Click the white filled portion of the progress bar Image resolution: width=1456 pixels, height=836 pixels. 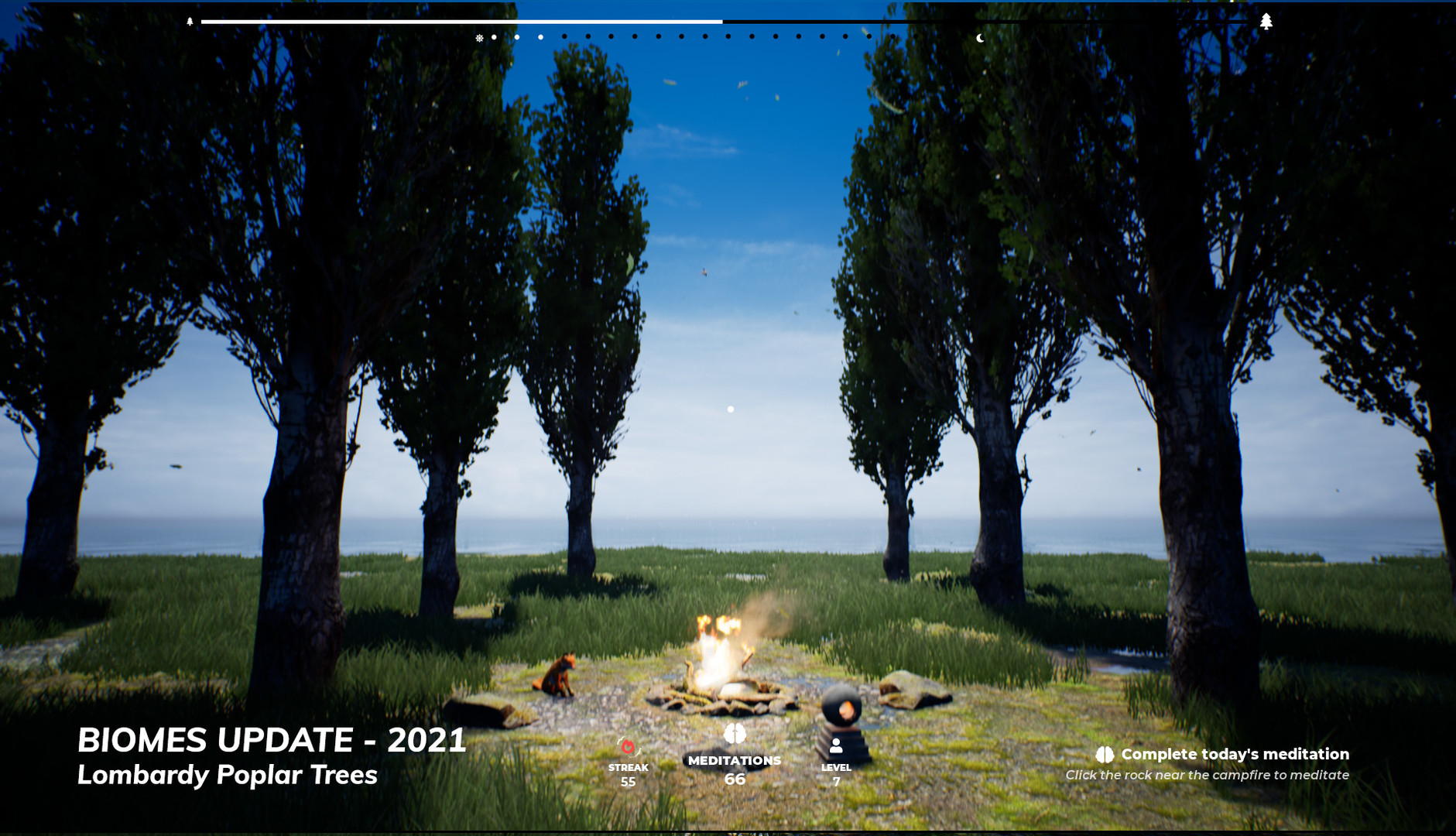pos(464,21)
